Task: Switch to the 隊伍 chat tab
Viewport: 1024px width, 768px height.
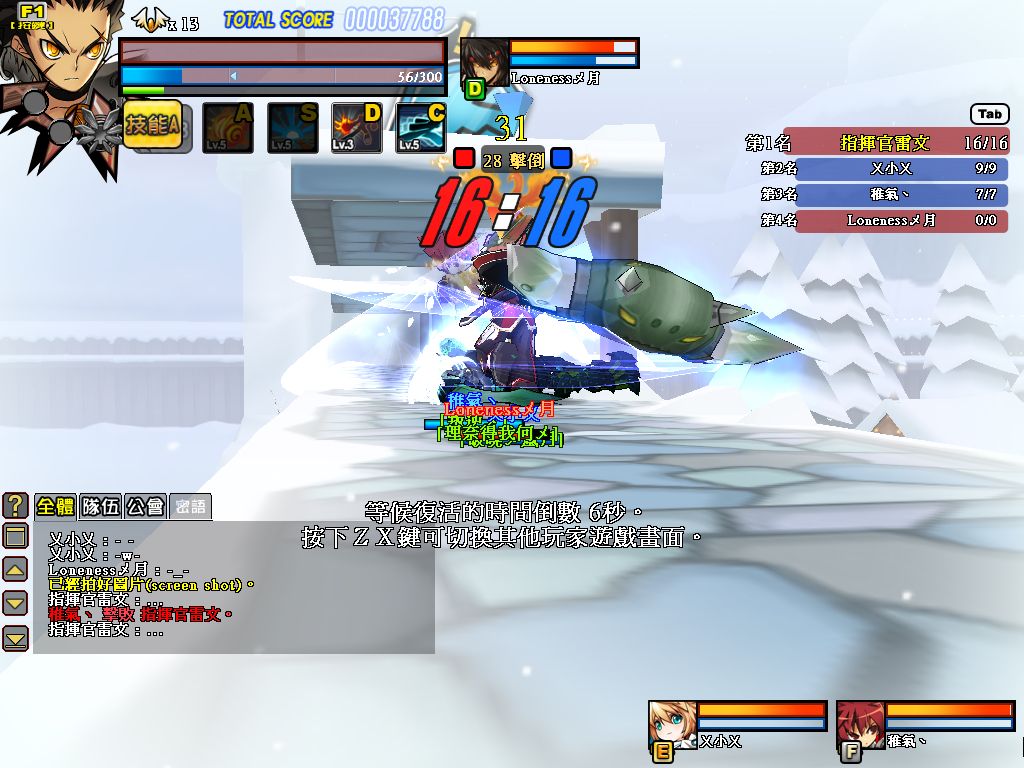Action: (x=100, y=506)
